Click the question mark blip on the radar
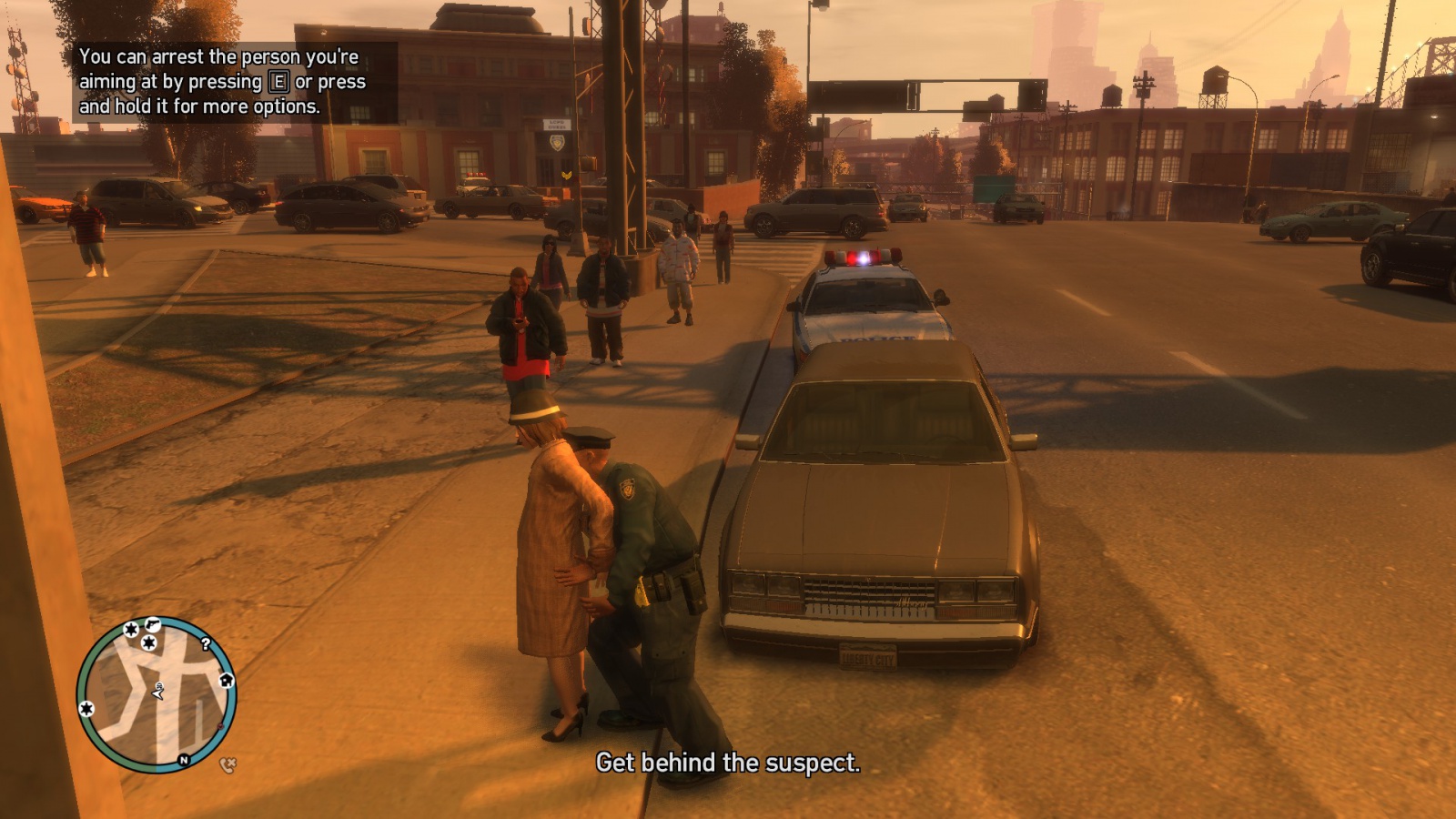 [x=206, y=644]
